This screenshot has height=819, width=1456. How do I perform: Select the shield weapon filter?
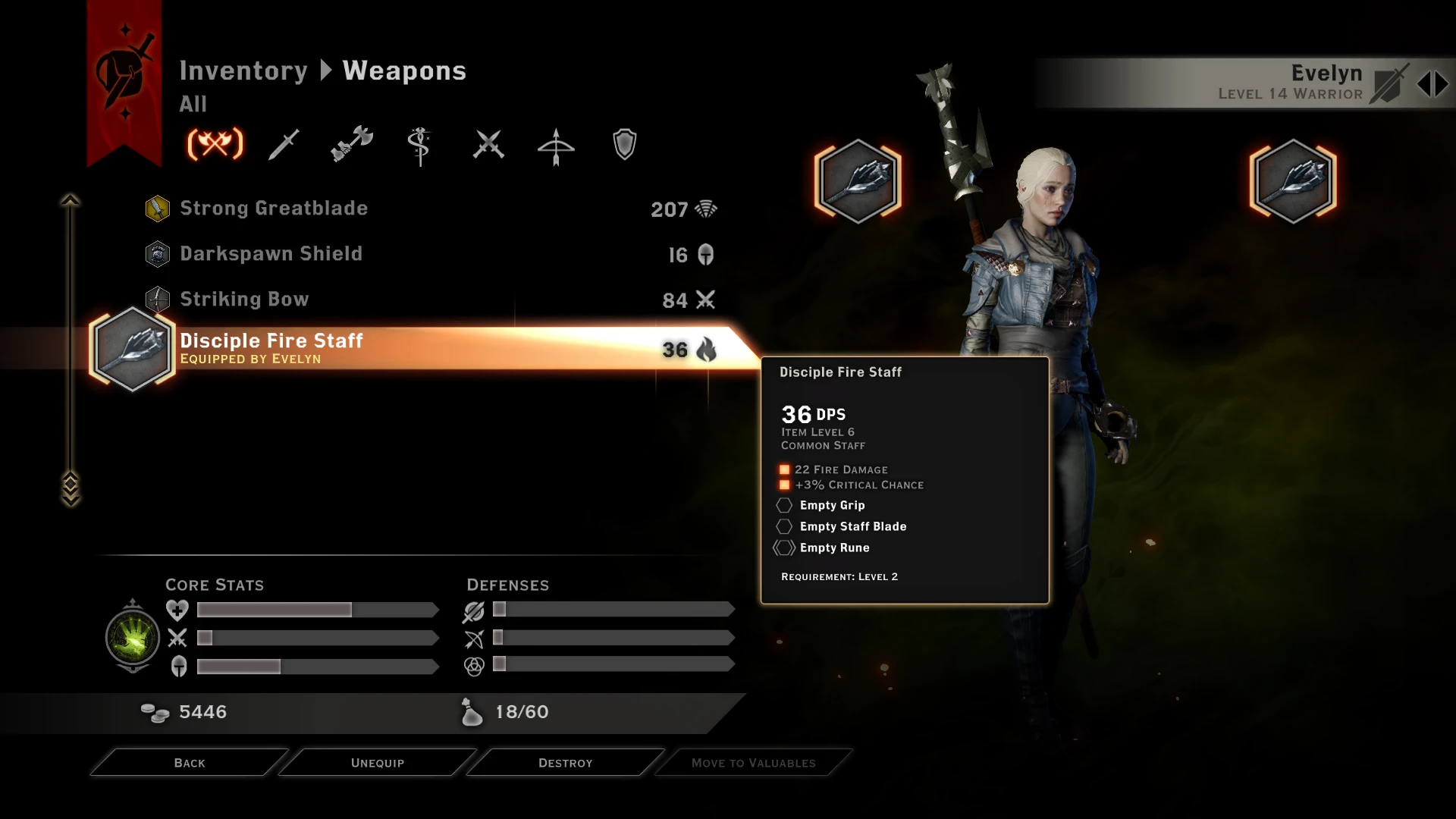pyautogui.click(x=623, y=144)
